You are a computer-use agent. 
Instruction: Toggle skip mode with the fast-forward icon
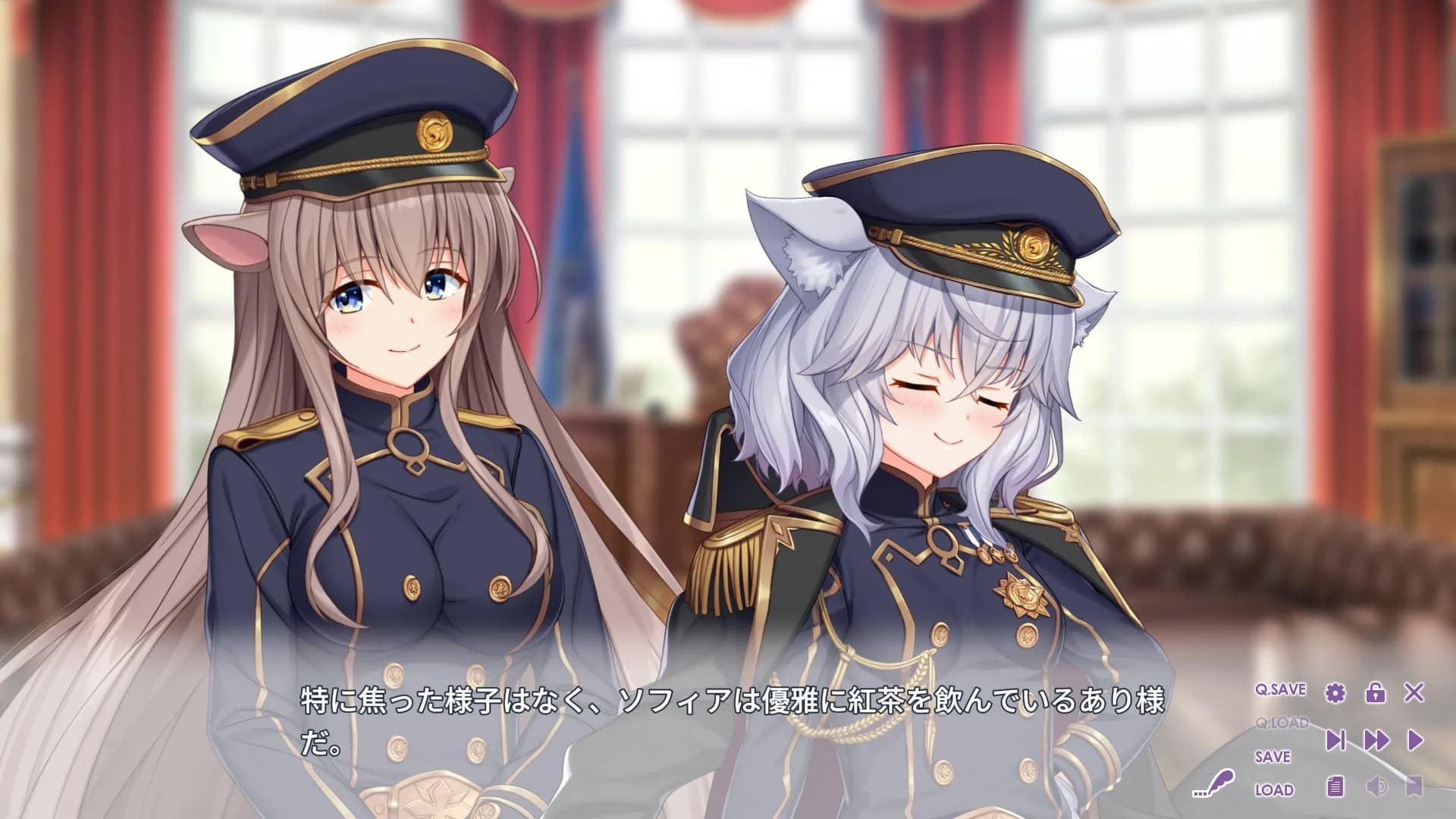1377,740
